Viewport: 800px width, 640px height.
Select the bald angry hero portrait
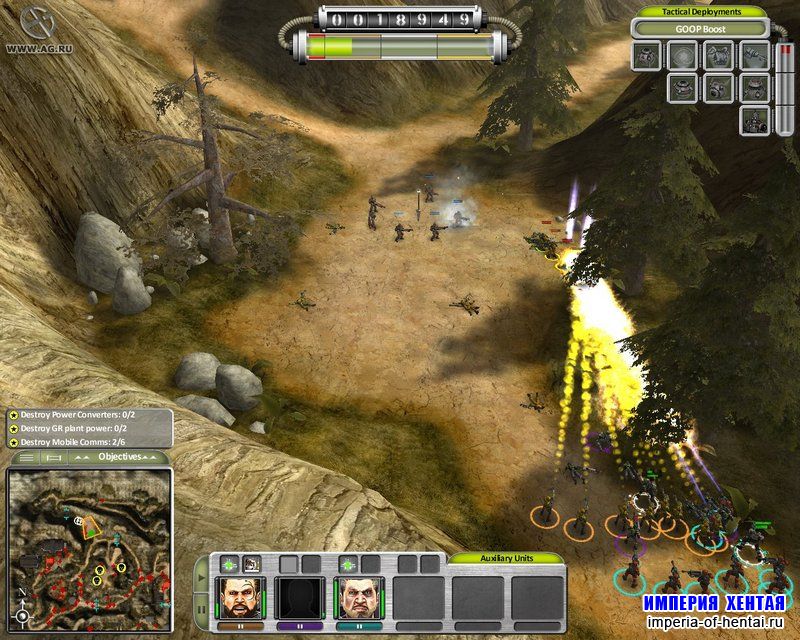(361, 596)
